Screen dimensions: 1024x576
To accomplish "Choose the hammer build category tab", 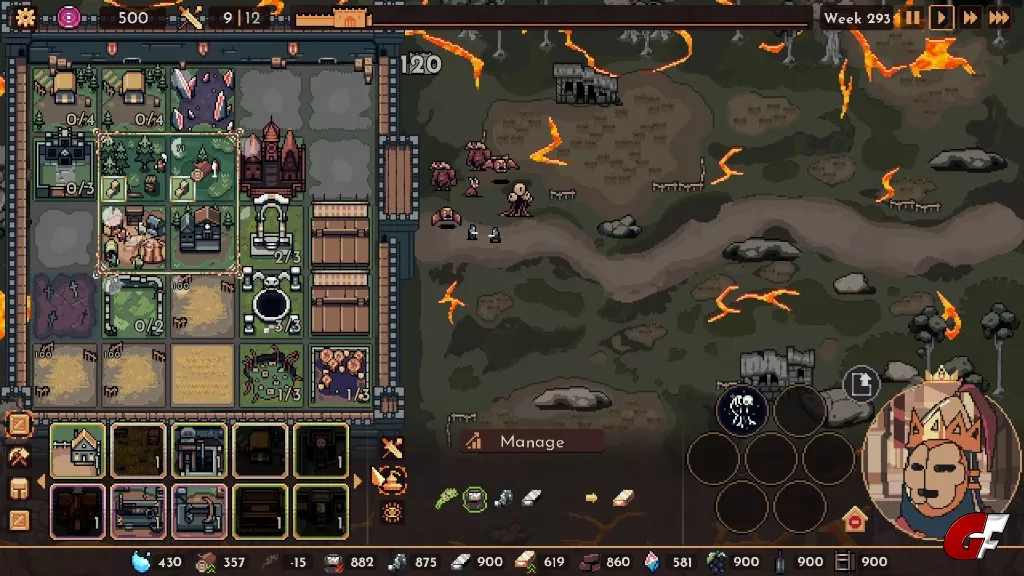I will [x=19, y=457].
